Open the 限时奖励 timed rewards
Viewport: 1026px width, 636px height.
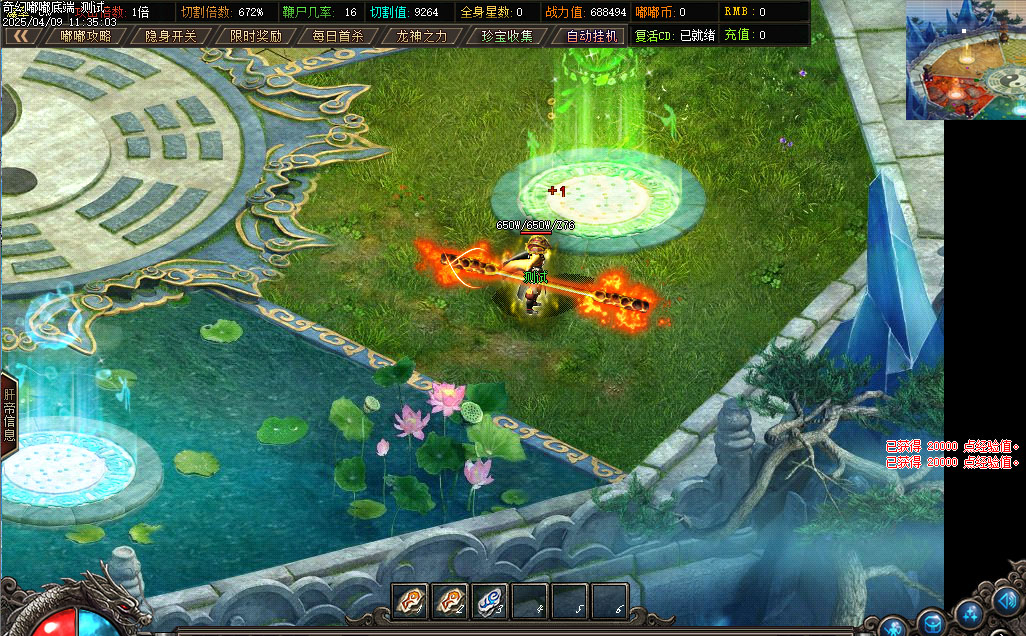255,36
